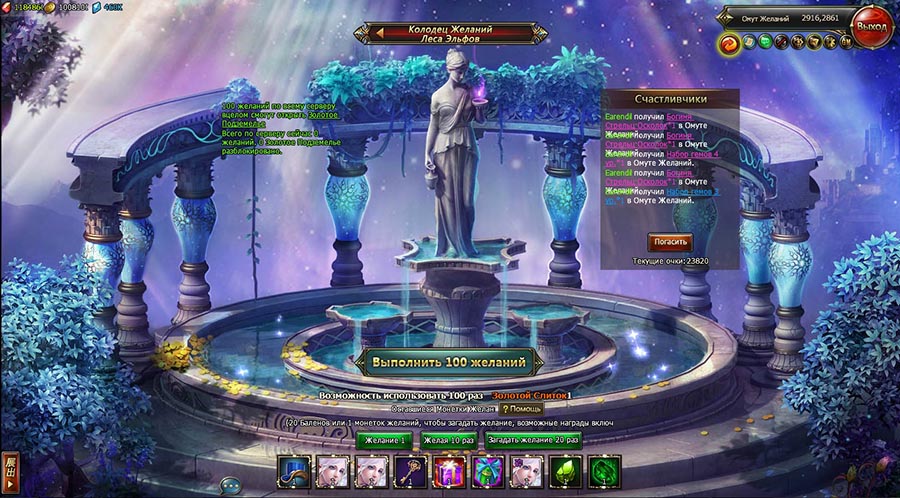The height and width of the screenshot is (498, 900).
Task: Click the green speech bubble icon
Action: 764,42
